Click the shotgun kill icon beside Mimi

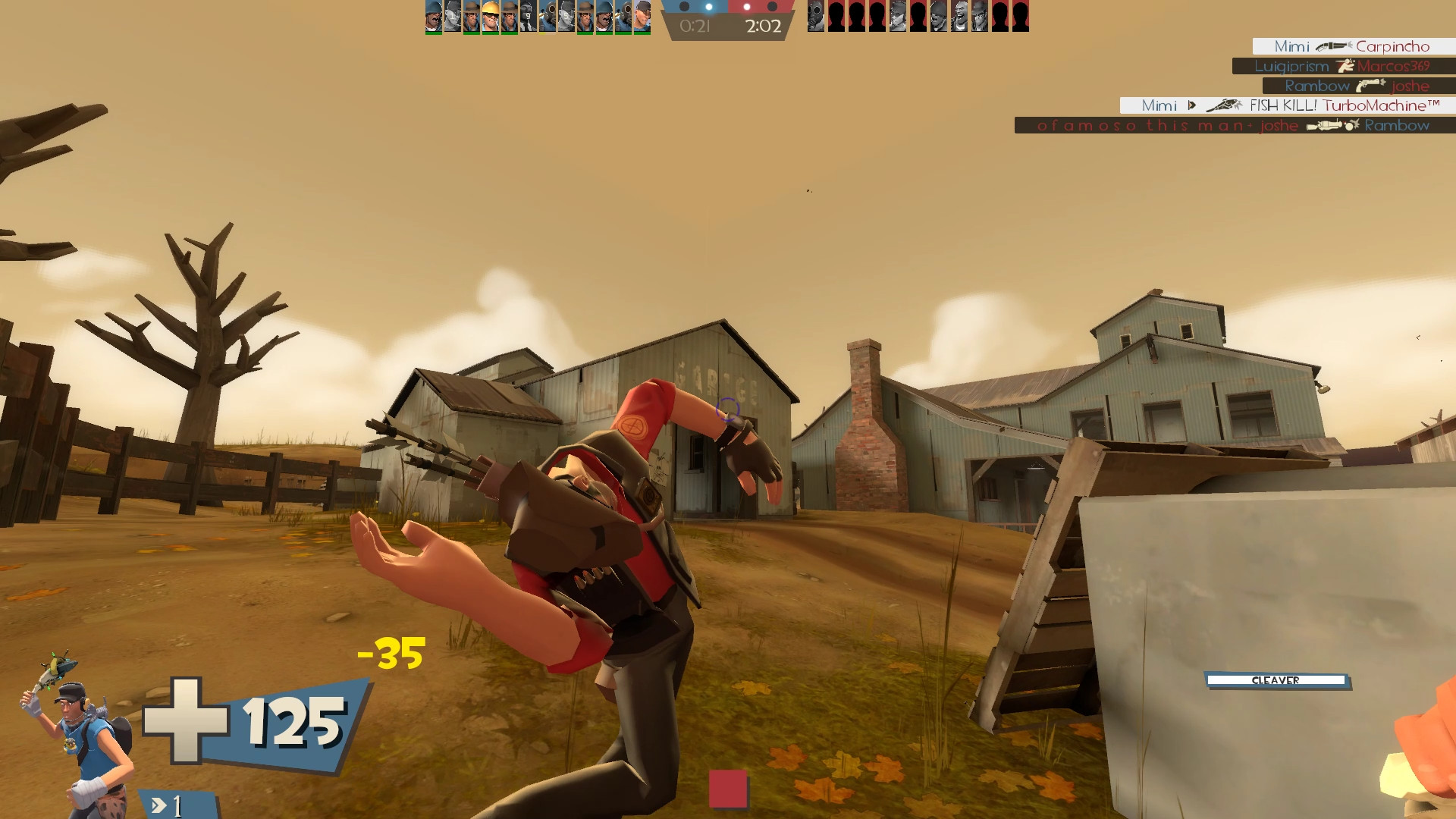click(1332, 47)
